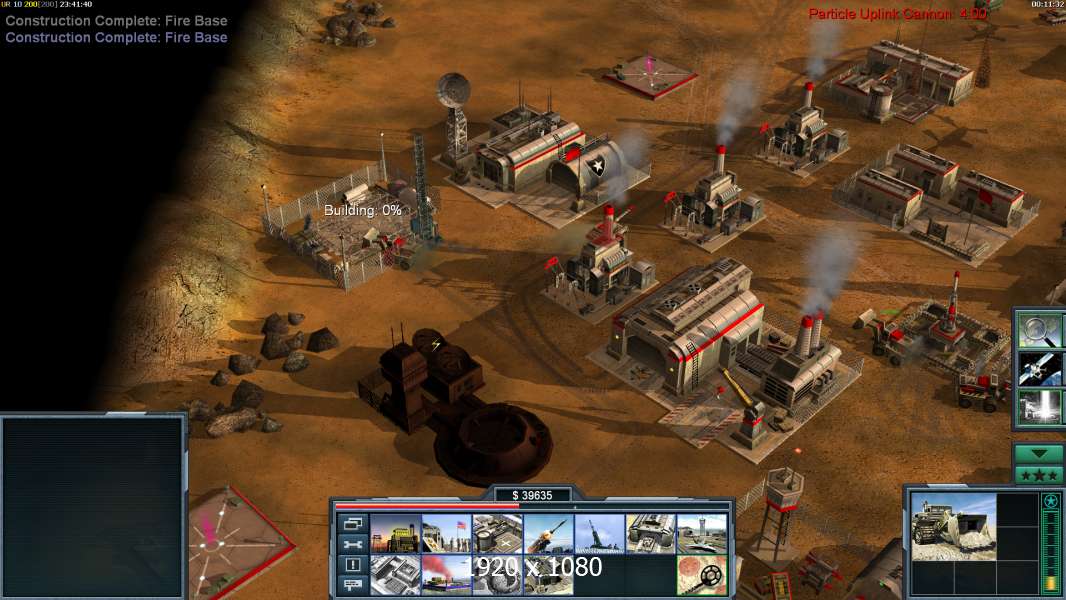Select the War Factory build icon
1066x600 pixels.
(x=651, y=534)
